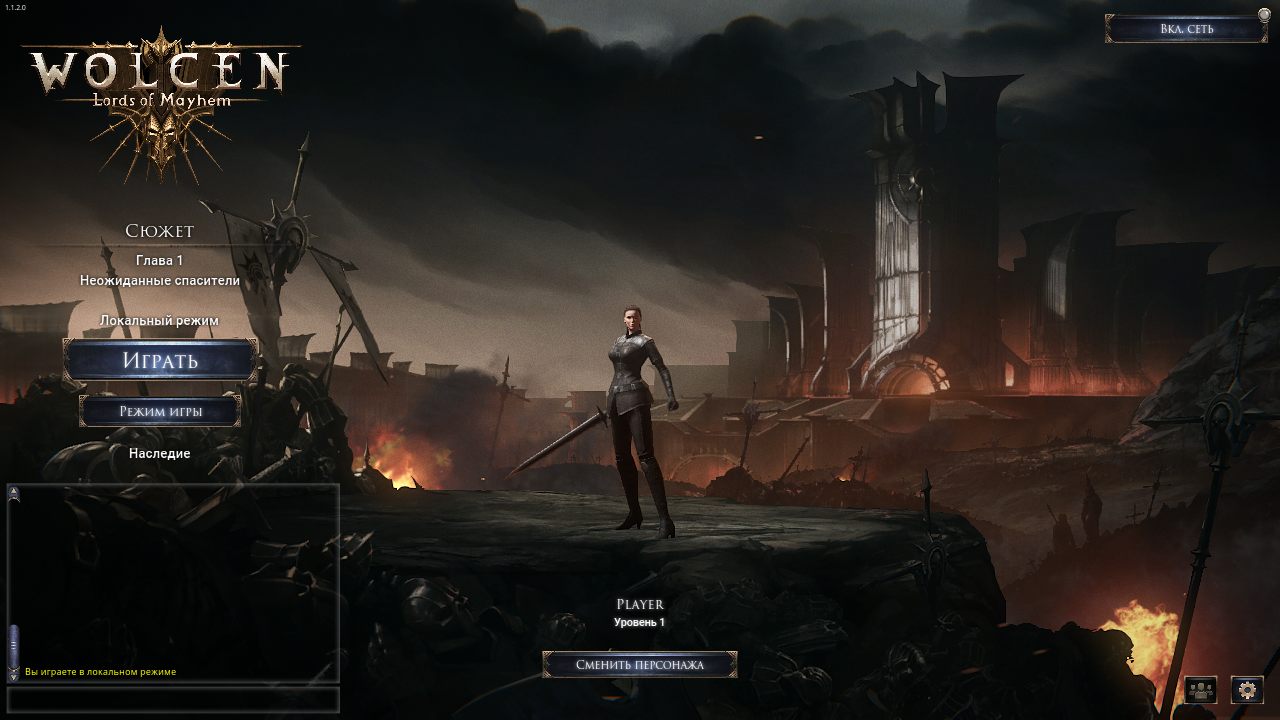
Task: Open the multiplayer friends panel icon
Action: 1199,690
